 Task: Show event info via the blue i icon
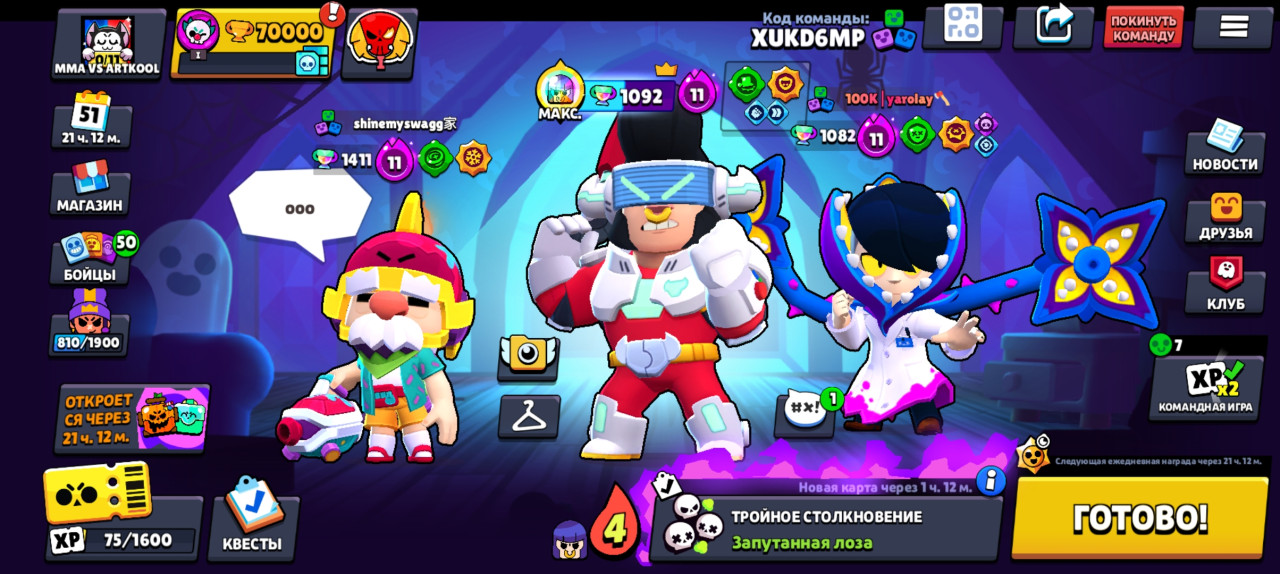coord(990,481)
